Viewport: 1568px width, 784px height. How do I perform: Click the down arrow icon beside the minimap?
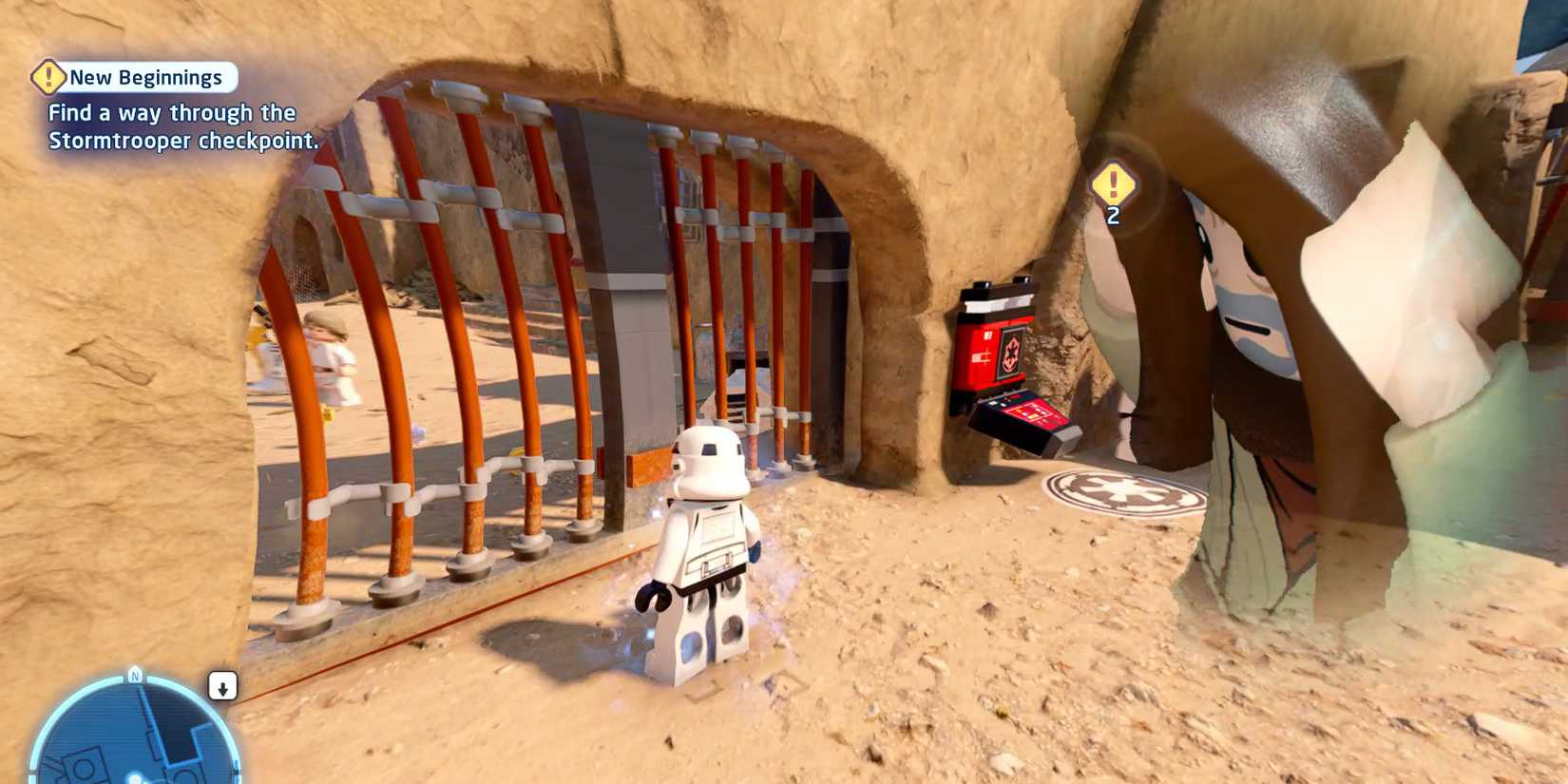224,686
